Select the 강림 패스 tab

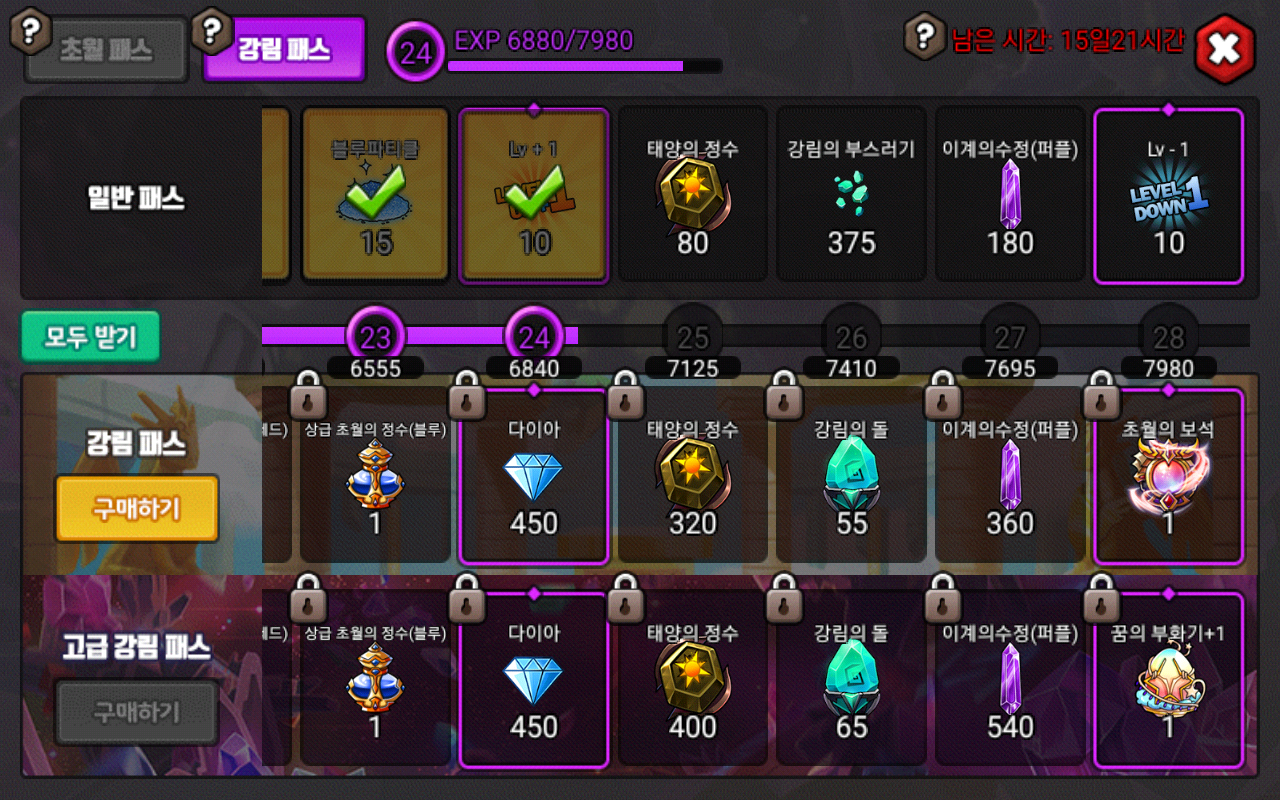coord(284,50)
